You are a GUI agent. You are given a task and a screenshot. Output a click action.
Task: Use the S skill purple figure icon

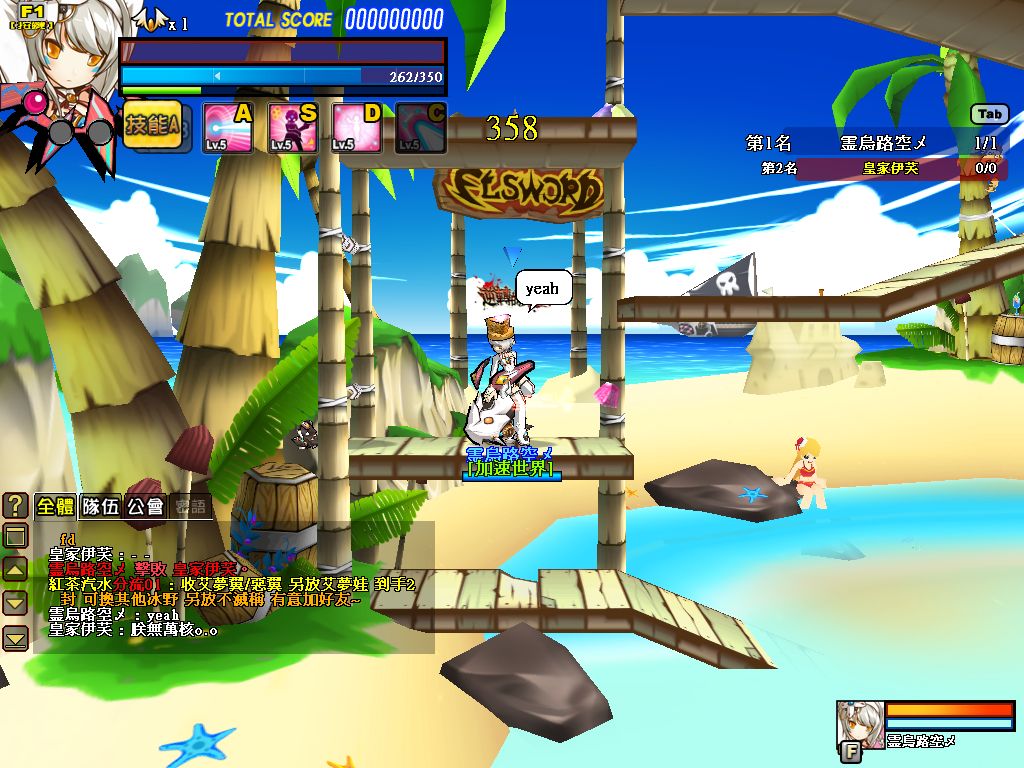[x=292, y=128]
